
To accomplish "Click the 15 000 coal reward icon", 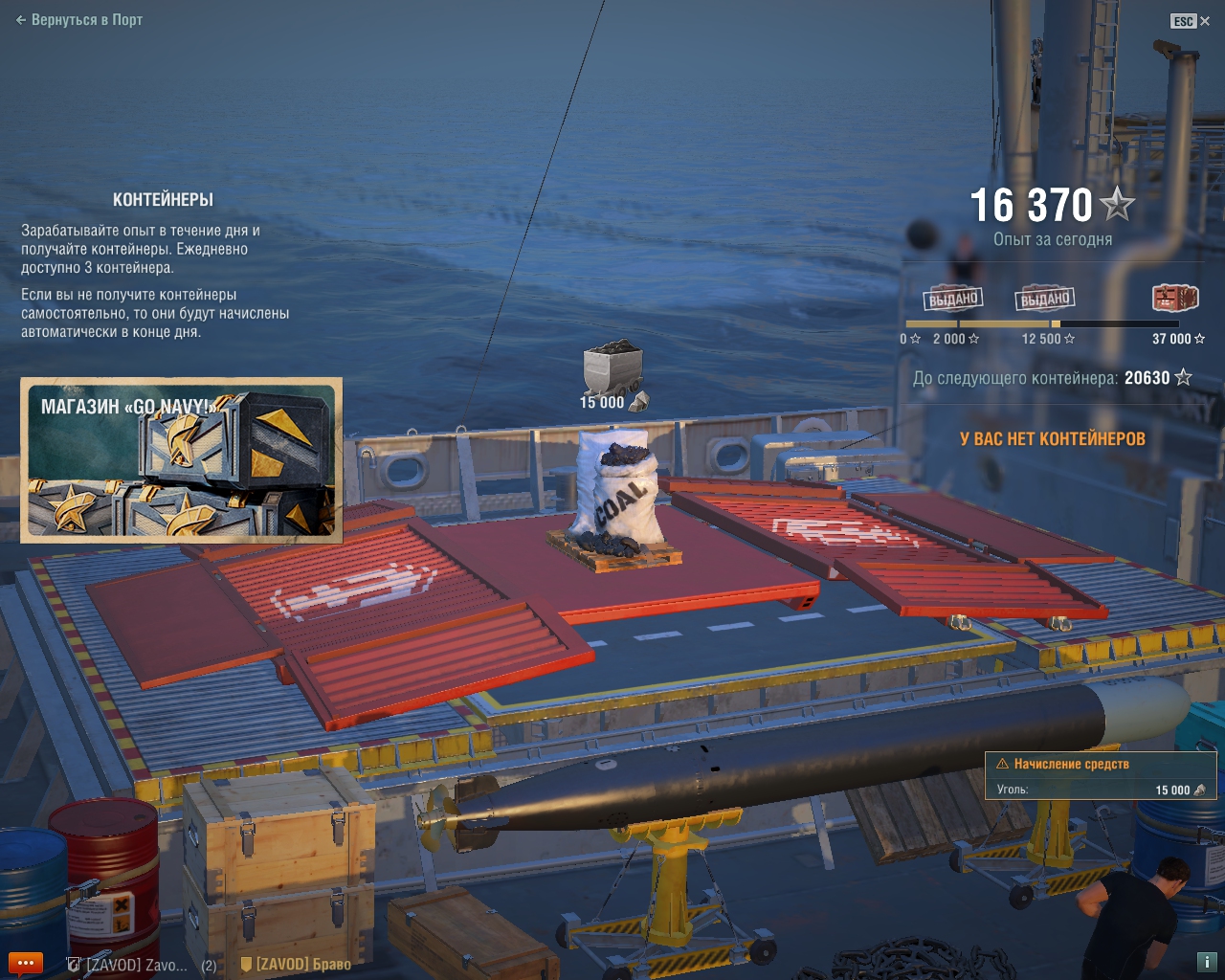I will click(612, 367).
